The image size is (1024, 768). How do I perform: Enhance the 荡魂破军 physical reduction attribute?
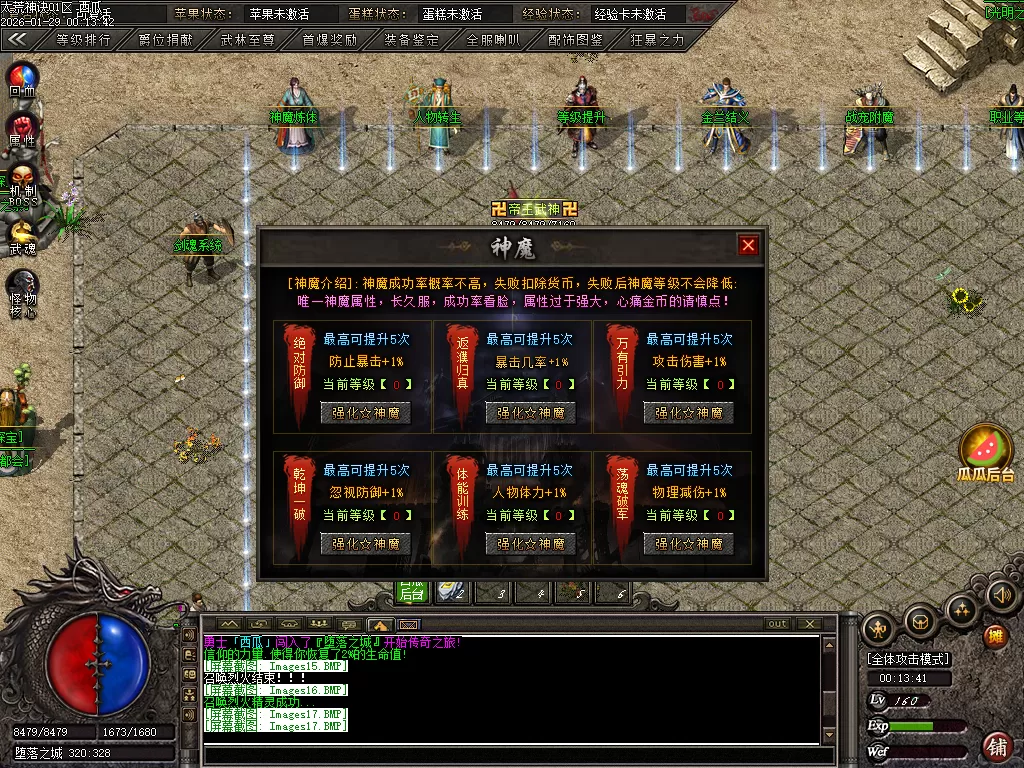[x=688, y=544]
